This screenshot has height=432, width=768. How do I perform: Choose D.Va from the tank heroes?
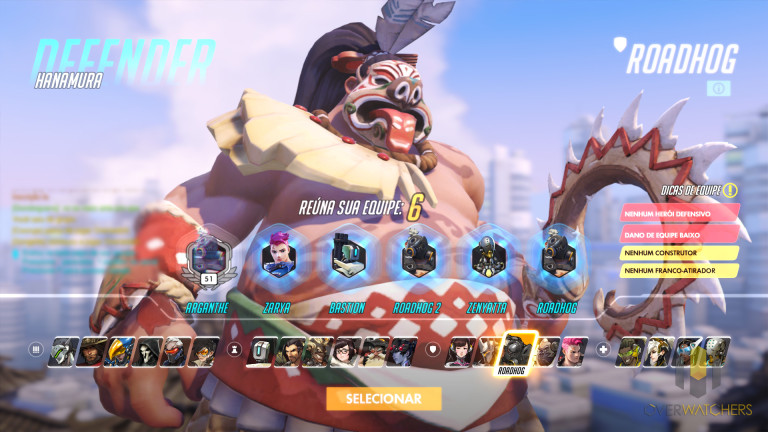click(461, 351)
